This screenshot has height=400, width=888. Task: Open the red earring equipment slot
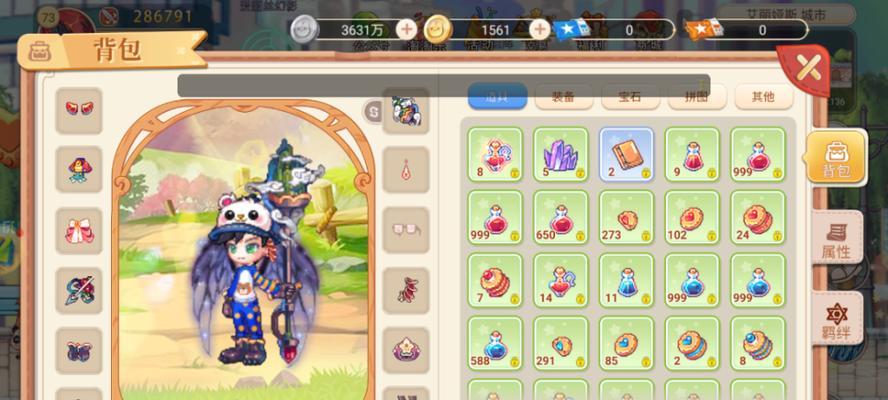pos(406,170)
